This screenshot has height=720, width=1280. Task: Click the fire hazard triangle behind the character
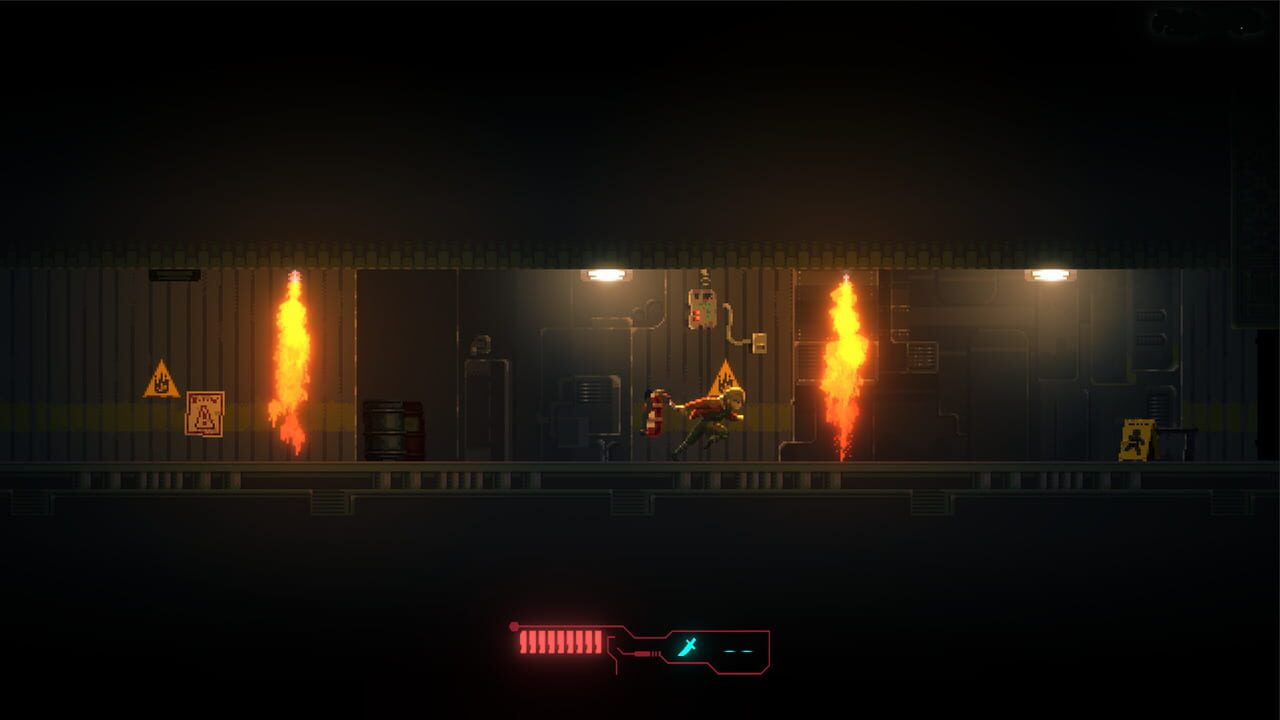[723, 381]
